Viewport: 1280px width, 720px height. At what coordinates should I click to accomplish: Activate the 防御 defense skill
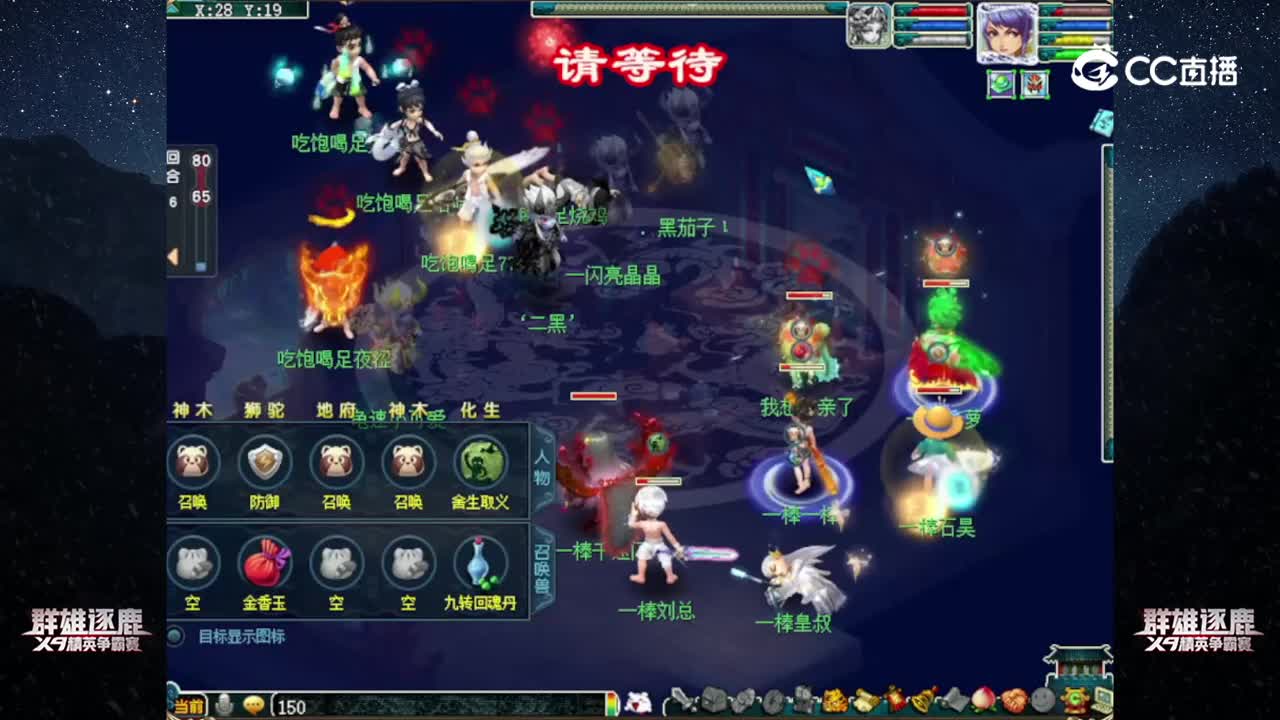[264, 463]
